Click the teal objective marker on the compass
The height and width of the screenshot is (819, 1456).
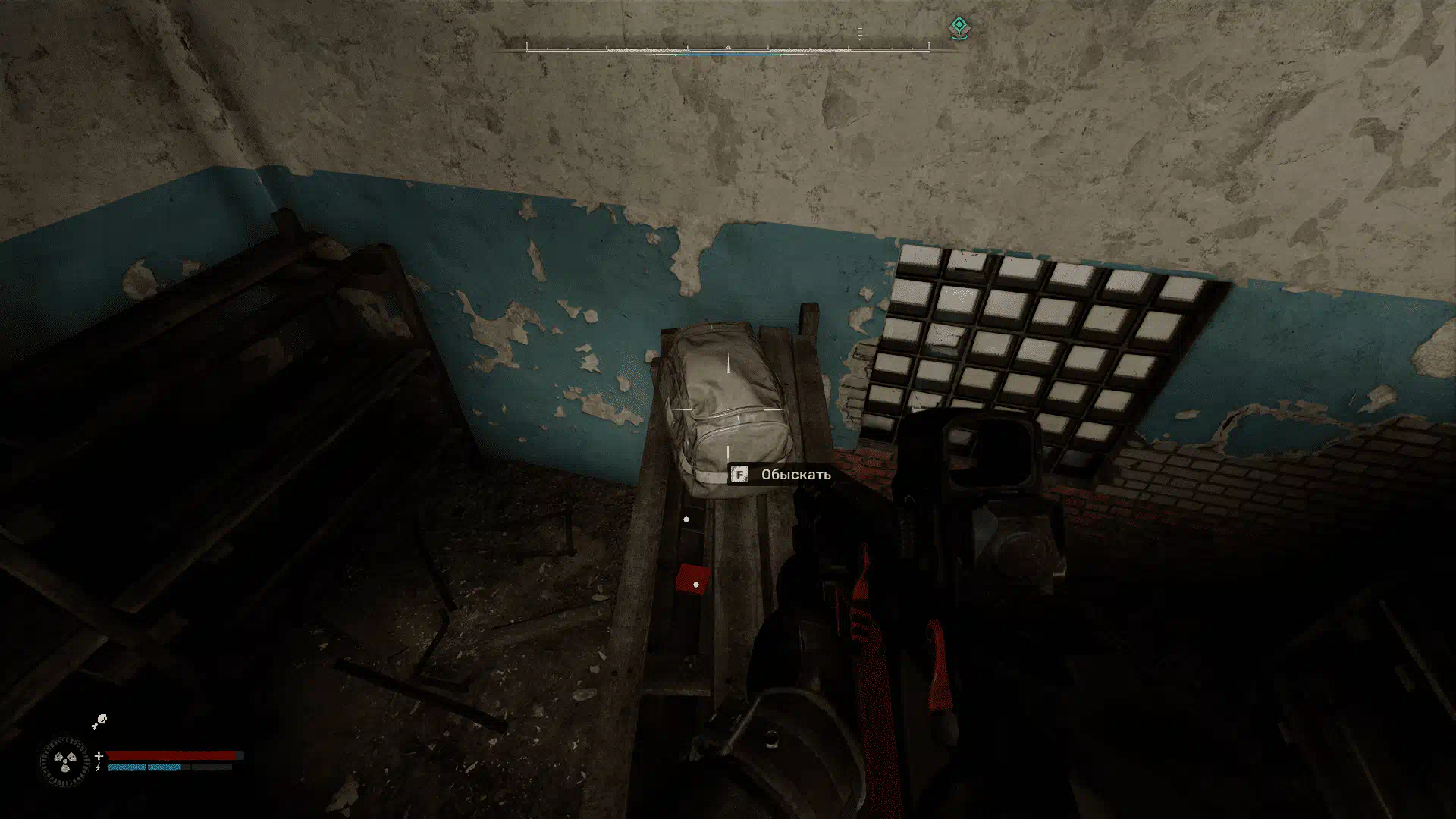click(x=959, y=28)
